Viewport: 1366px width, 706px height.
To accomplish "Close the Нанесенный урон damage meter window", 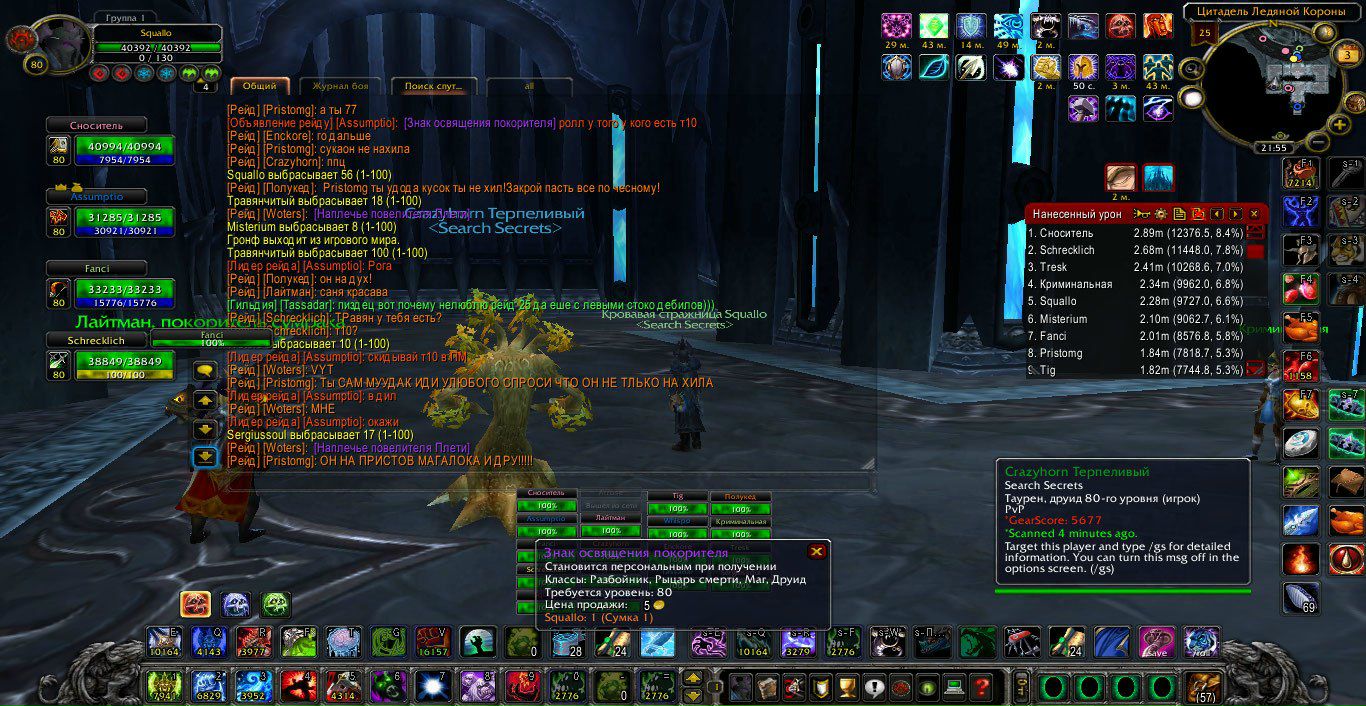I will coord(1254,214).
